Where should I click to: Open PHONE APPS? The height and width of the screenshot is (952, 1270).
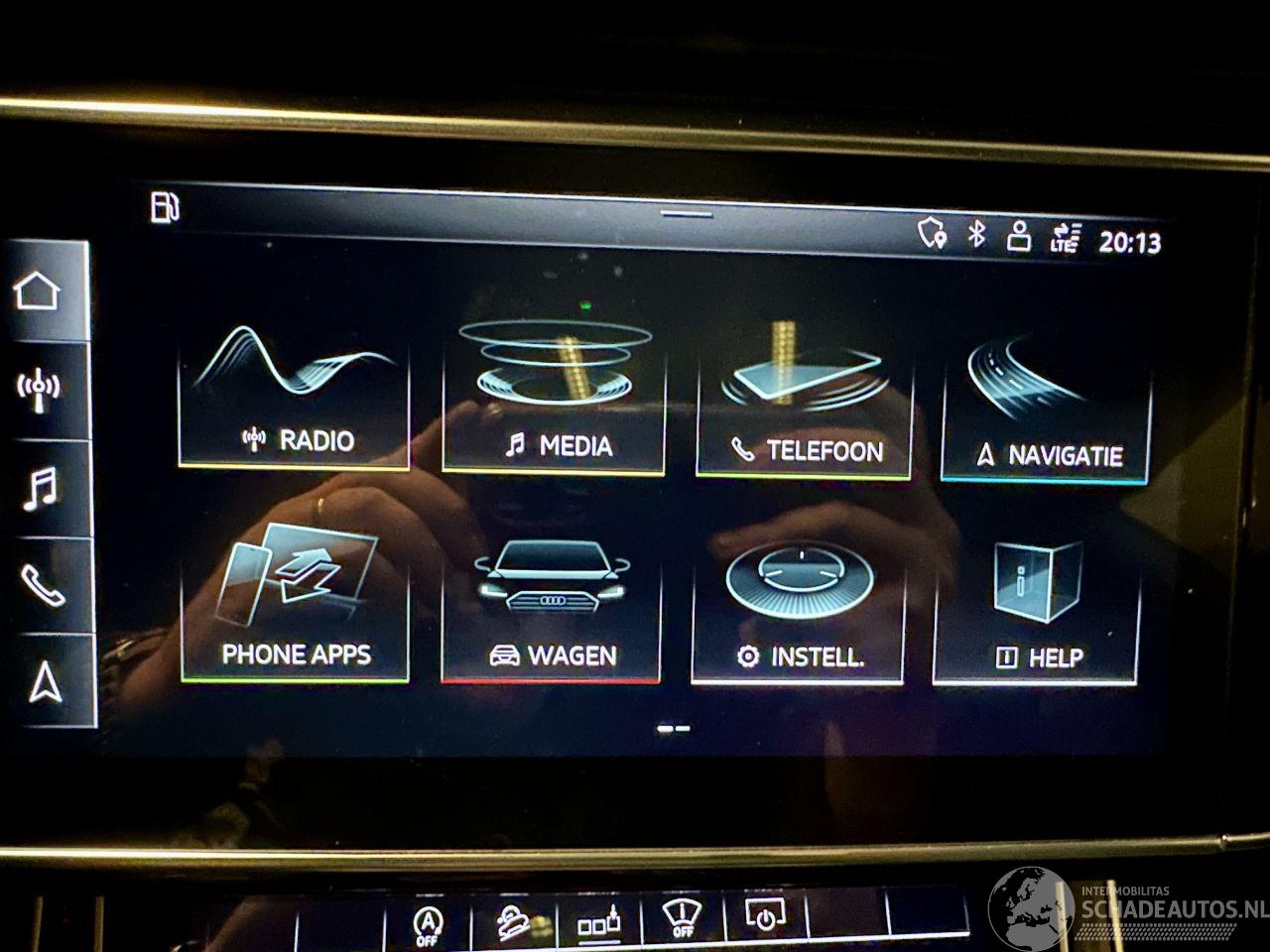tap(296, 603)
